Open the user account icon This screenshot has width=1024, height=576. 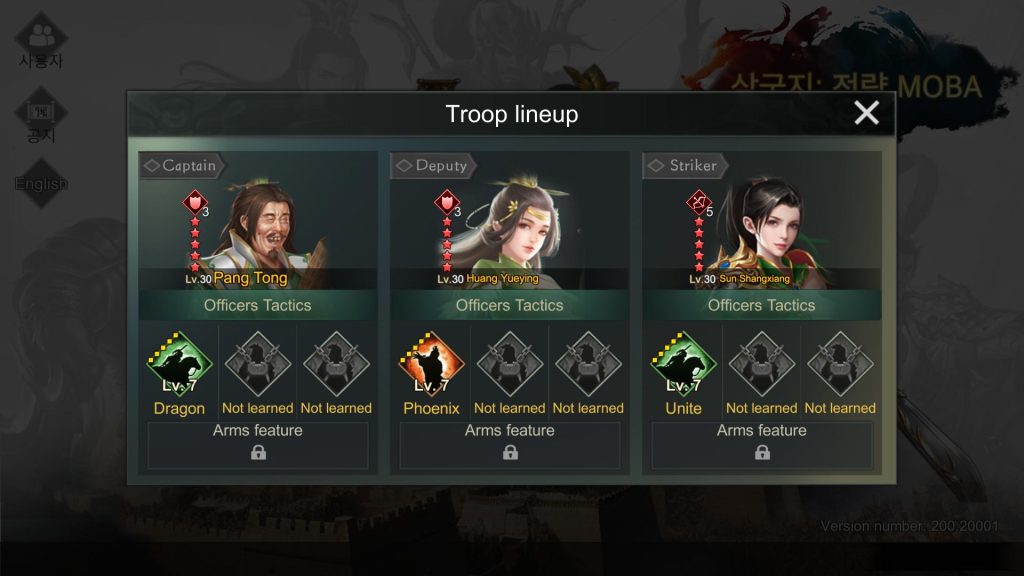pos(41,41)
